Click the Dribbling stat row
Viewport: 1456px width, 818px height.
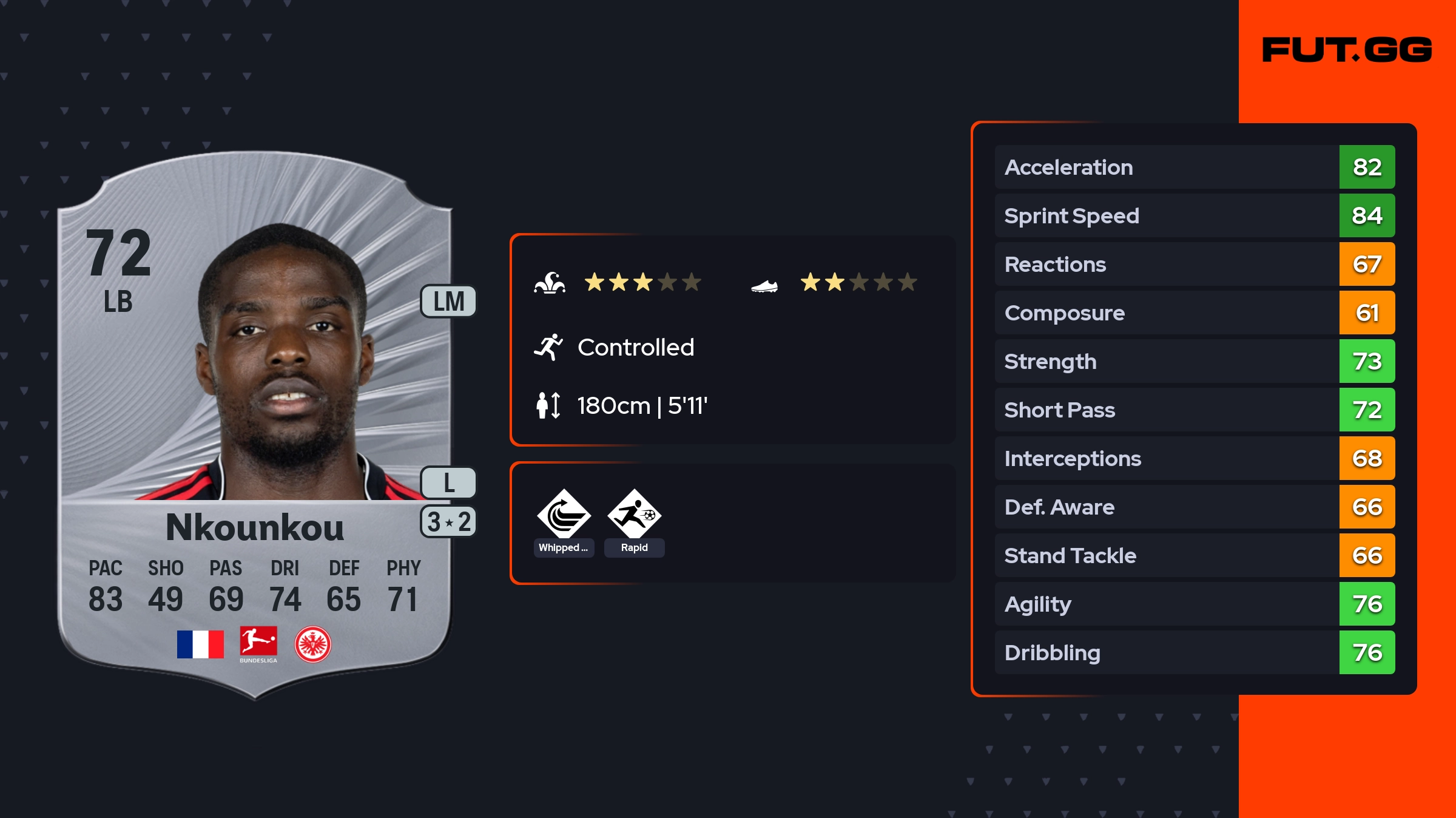click(1195, 652)
